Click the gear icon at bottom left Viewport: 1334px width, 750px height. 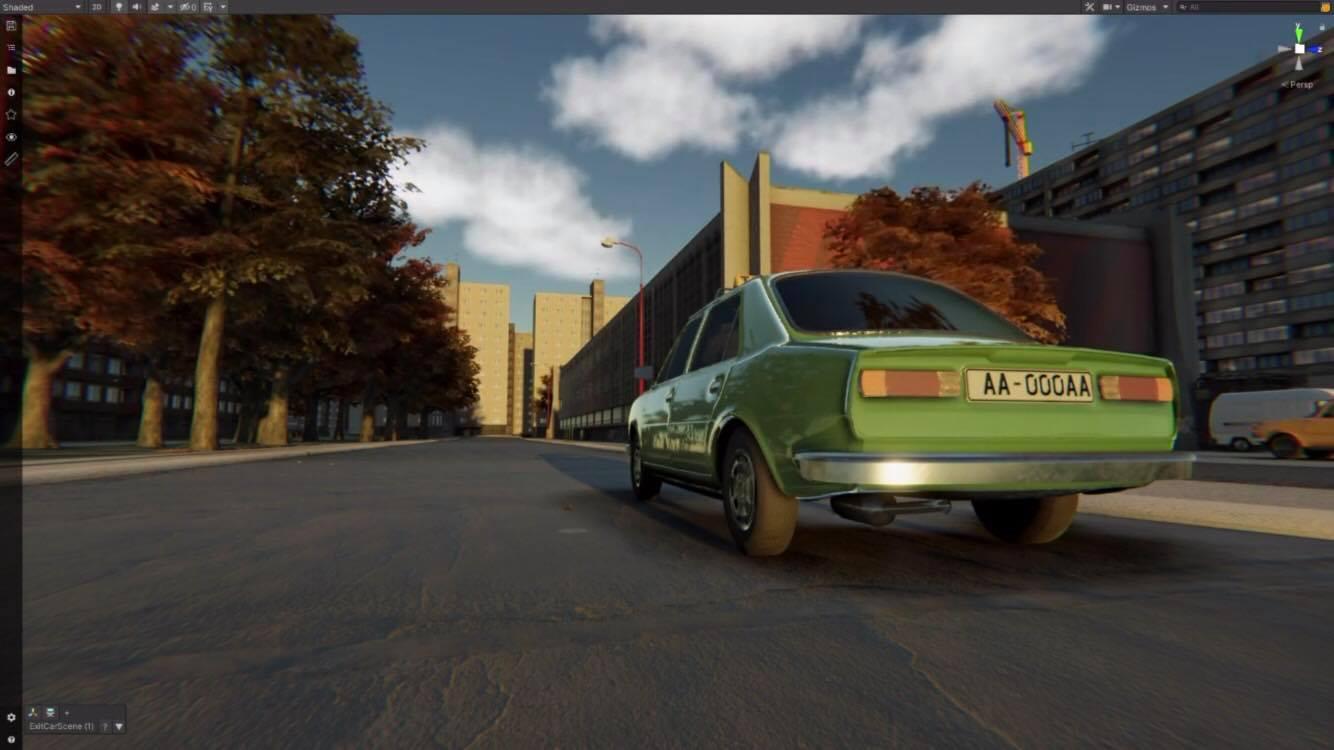[x=11, y=717]
